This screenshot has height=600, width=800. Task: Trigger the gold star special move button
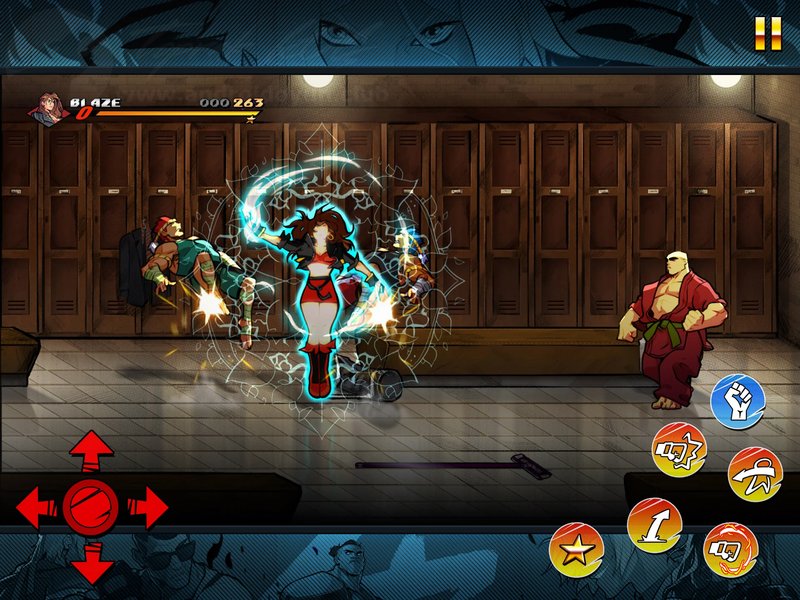pos(576,549)
